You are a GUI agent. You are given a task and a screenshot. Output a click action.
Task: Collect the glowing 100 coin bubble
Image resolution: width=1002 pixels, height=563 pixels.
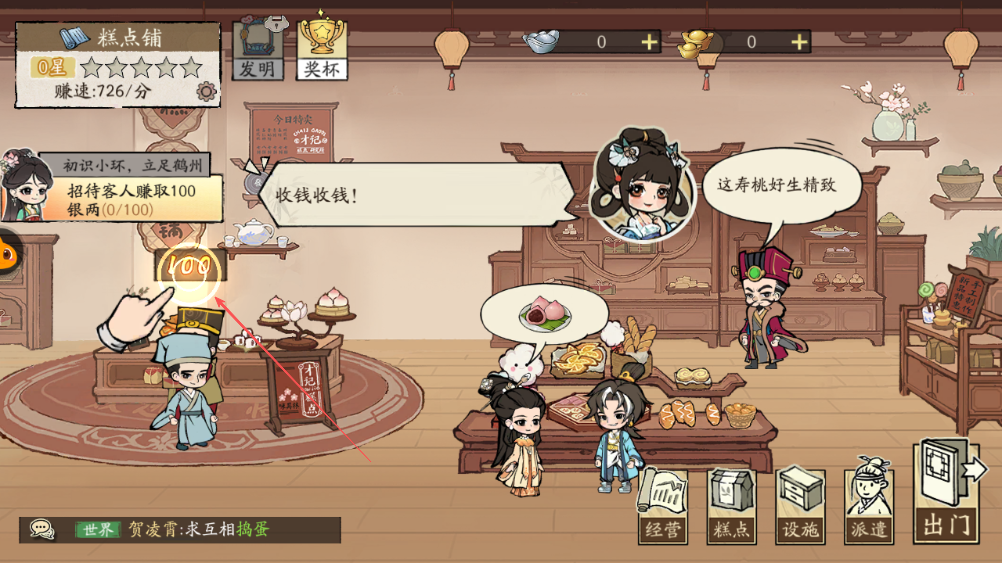click(189, 267)
